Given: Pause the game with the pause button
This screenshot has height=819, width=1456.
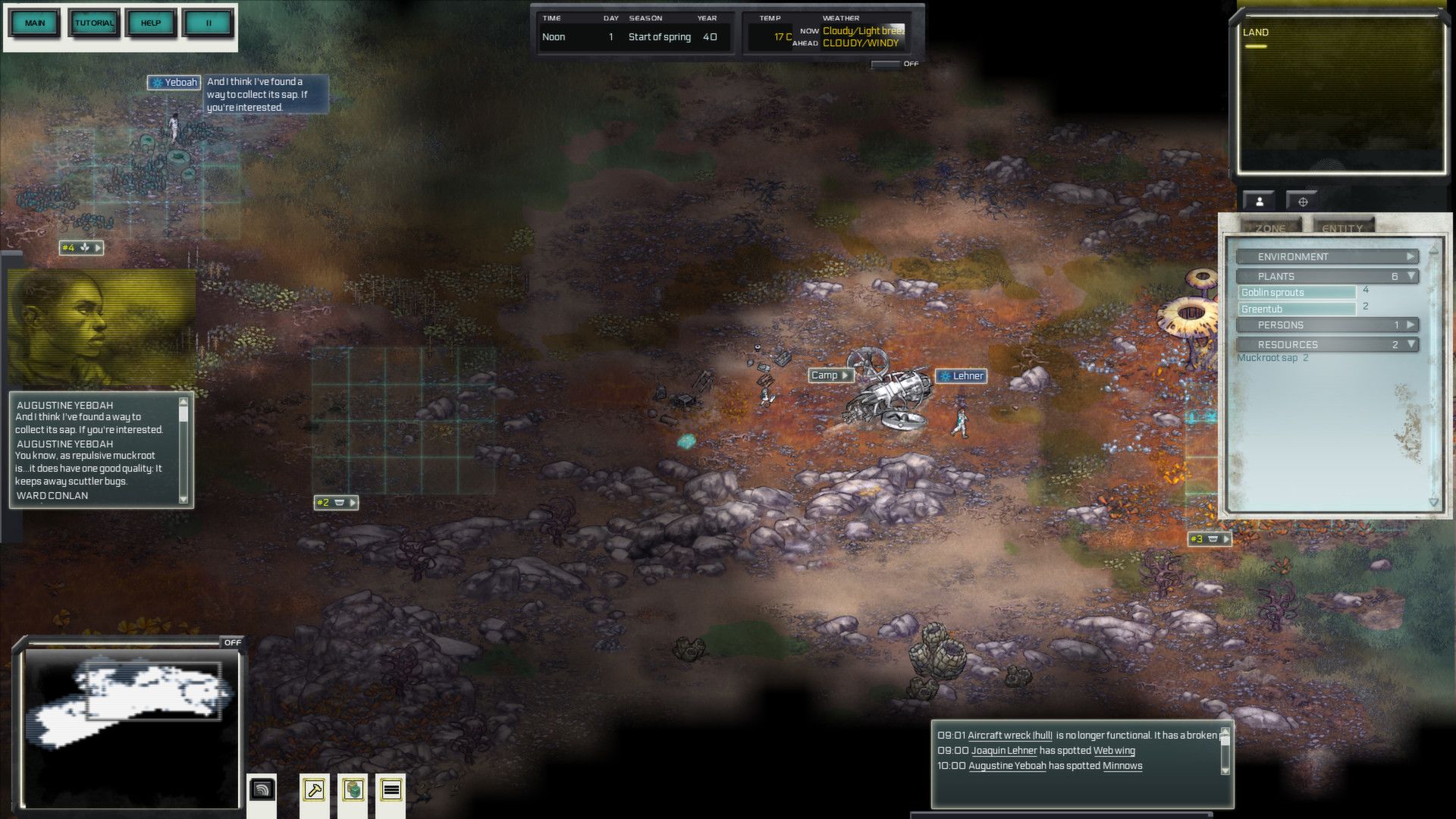Looking at the screenshot, I should 209,23.
